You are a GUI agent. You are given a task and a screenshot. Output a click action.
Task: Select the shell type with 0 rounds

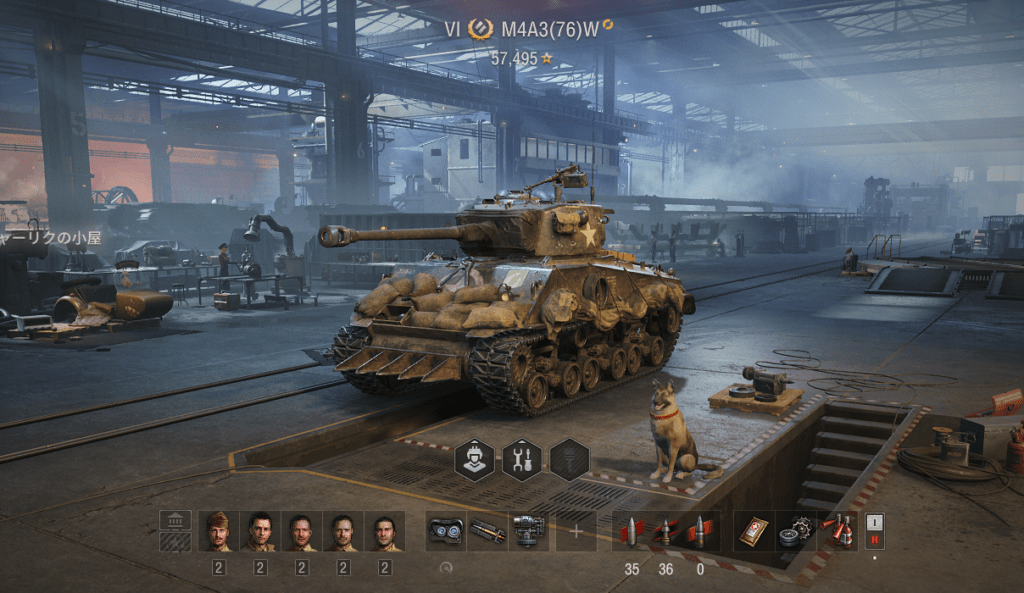coord(699,531)
